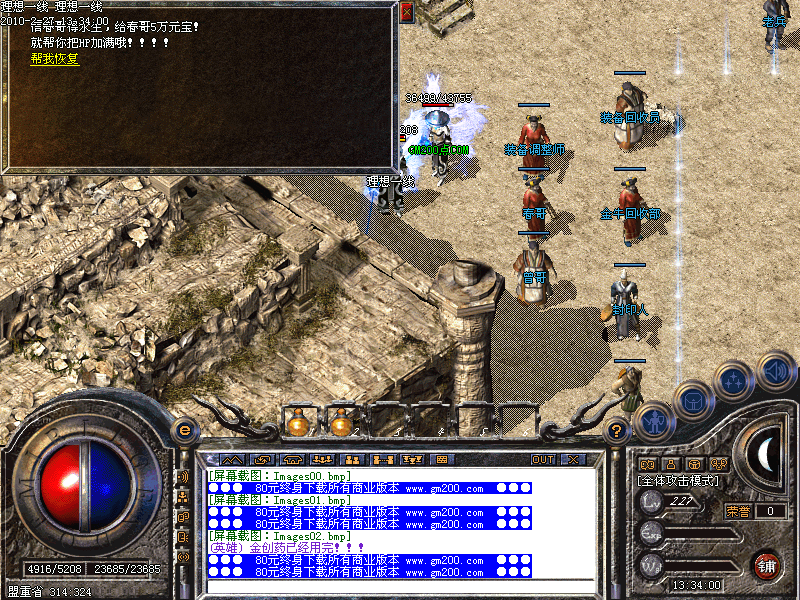The height and width of the screenshot is (600, 800).
Task: Use the first orange potion belt slot
Action: coord(296,422)
